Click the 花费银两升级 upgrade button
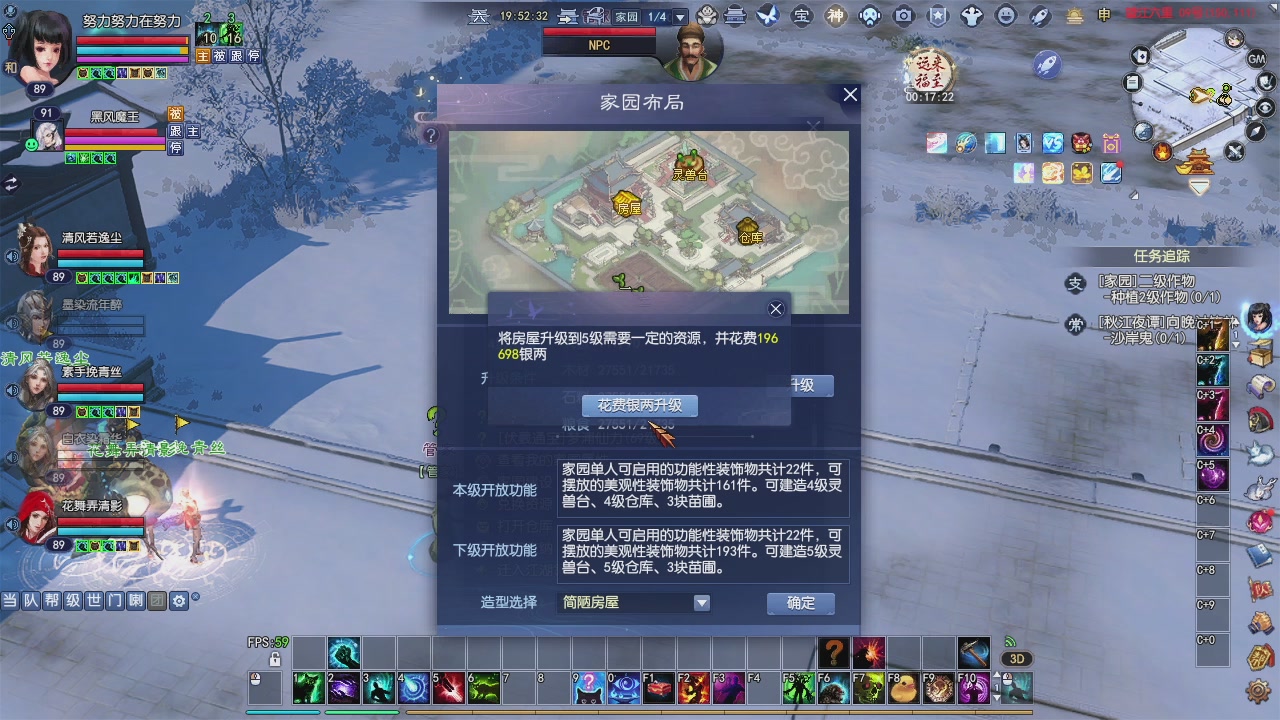This screenshot has width=1280, height=720. coord(638,405)
